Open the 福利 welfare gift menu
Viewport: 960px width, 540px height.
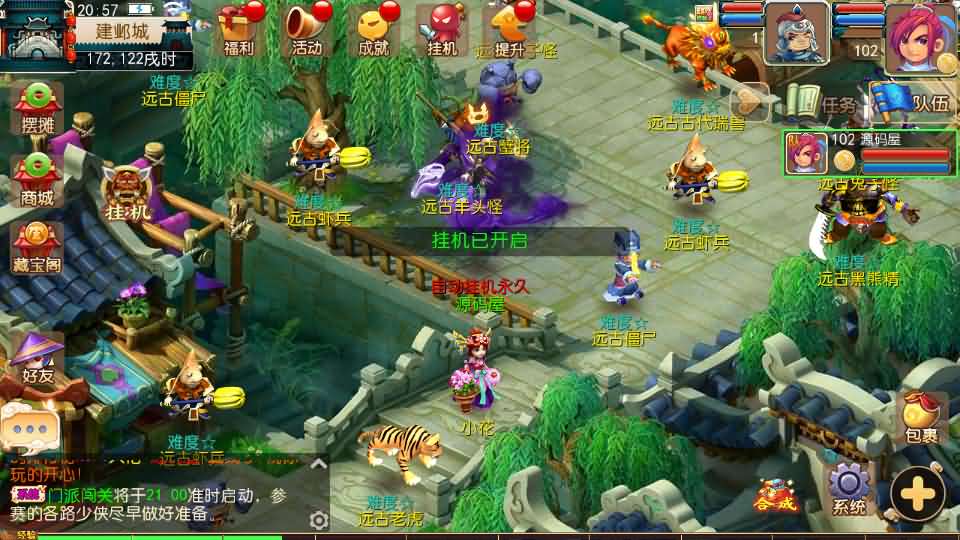(239, 28)
